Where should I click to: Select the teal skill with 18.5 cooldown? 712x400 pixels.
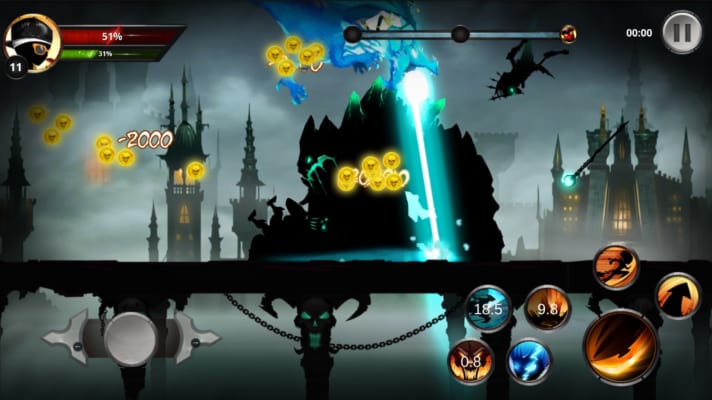coord(489,308)
